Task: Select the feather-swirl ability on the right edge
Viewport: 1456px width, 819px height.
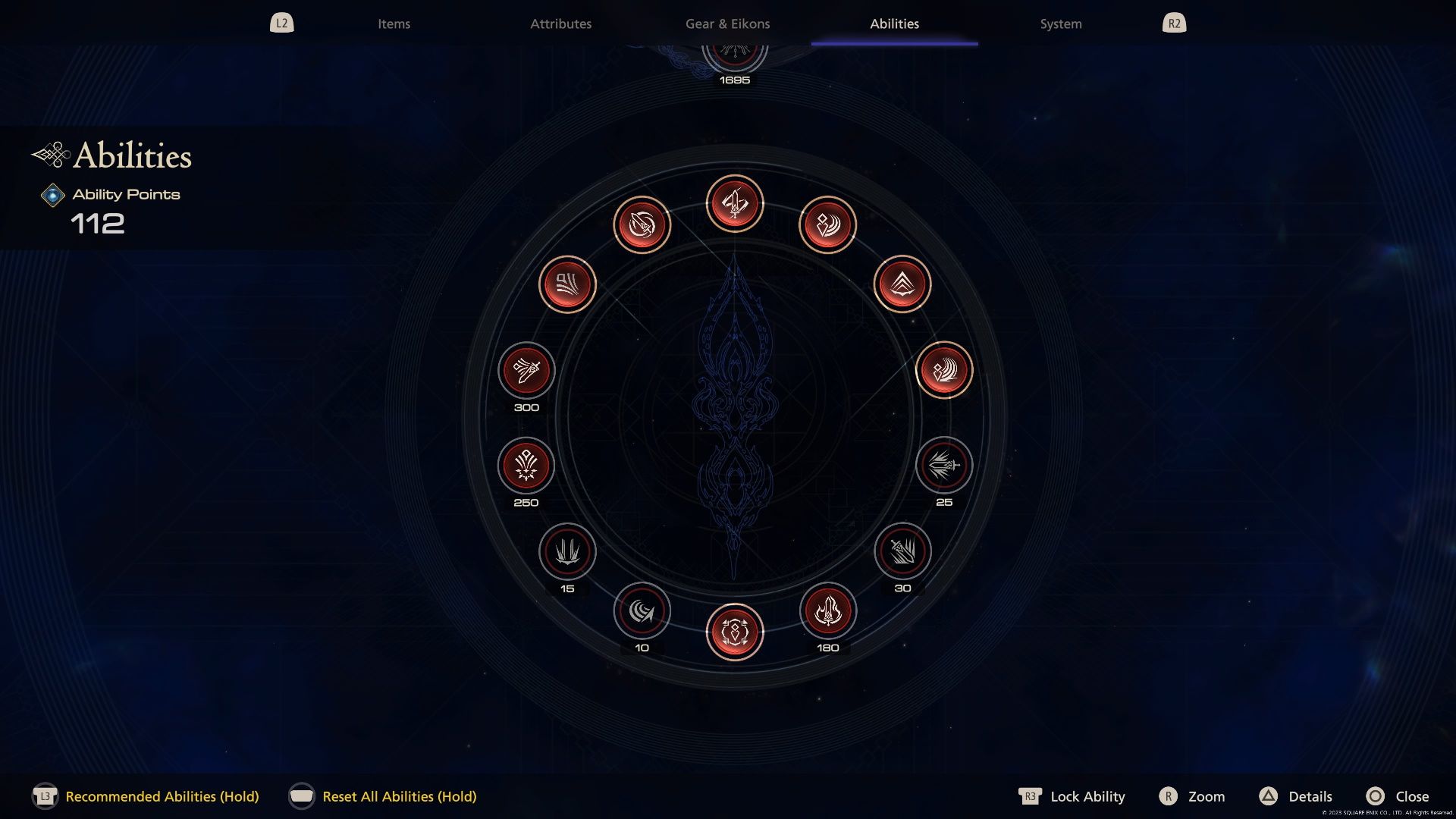Action: 944,369
